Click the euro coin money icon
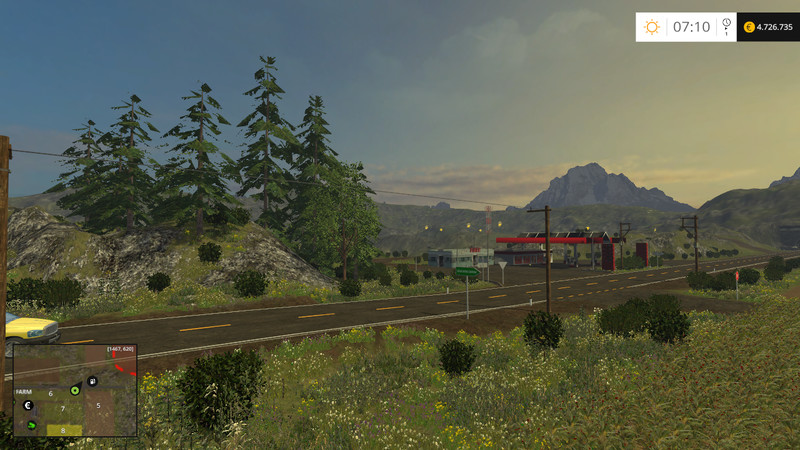The height and width of the screenshot is (450, 800). pyautogui.click(x=750, y=27)
